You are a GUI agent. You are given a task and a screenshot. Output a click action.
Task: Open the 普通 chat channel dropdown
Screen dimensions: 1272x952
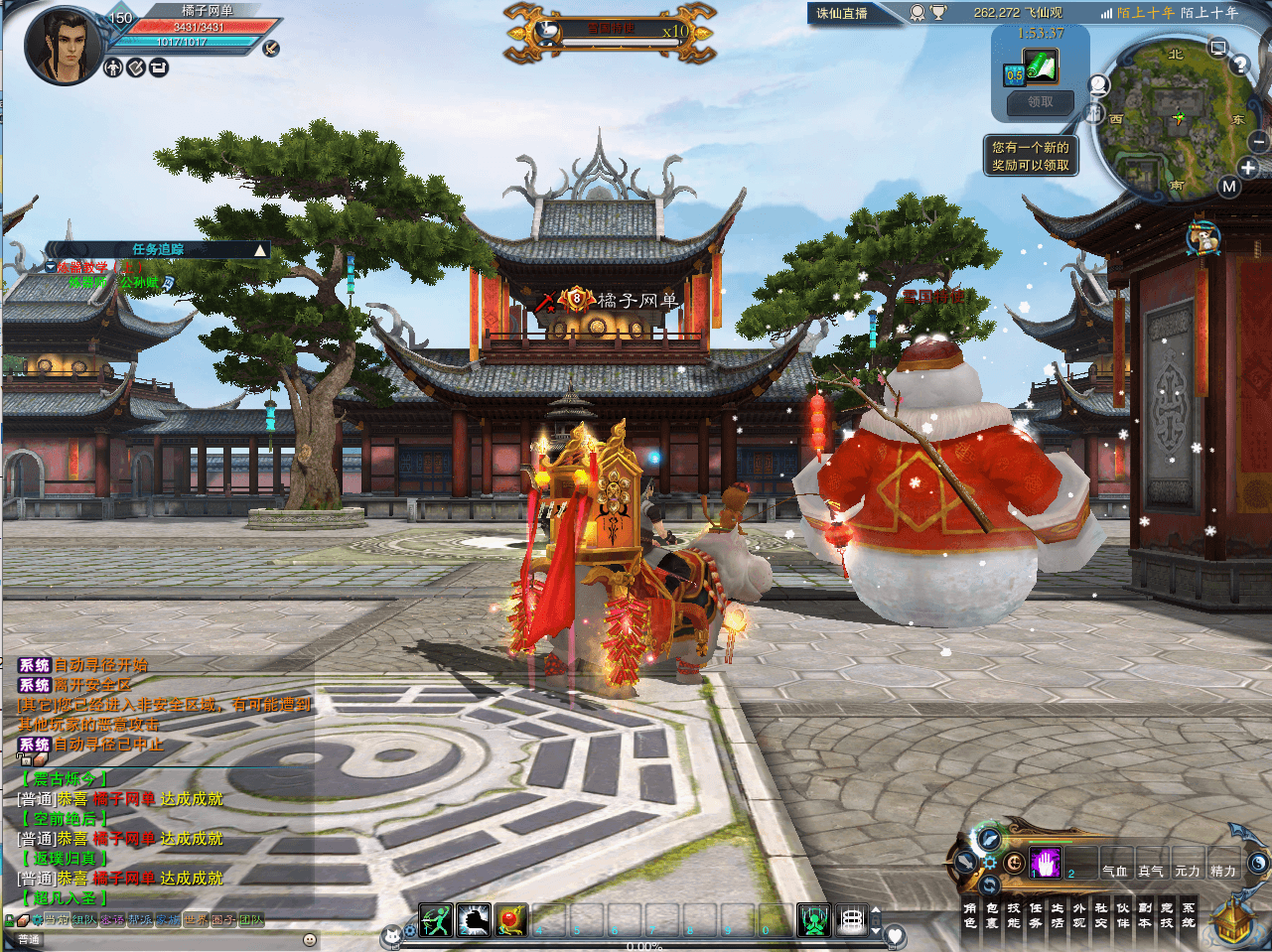click(30, 939)
